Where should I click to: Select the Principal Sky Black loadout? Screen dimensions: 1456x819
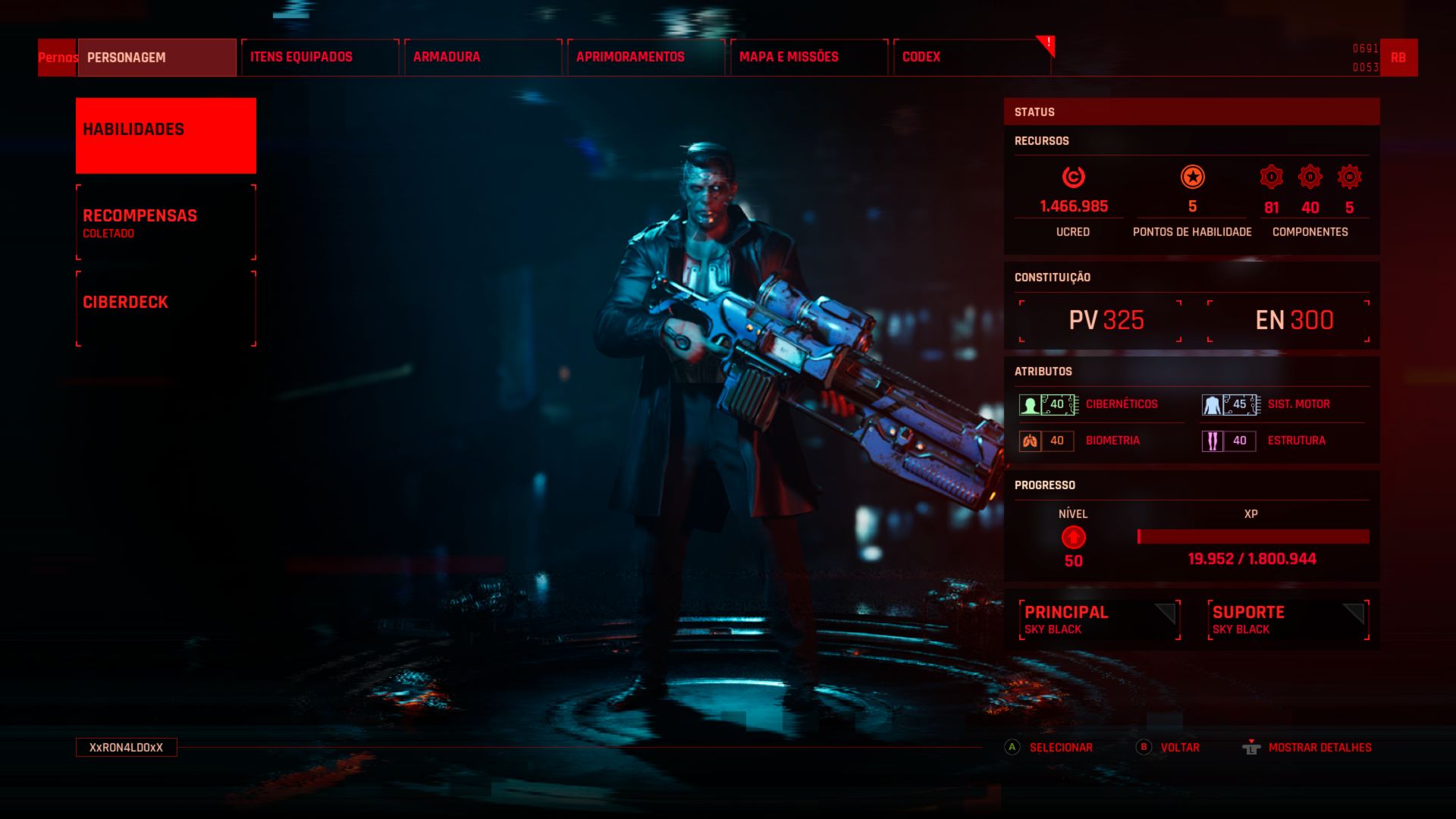point(1100,620)
